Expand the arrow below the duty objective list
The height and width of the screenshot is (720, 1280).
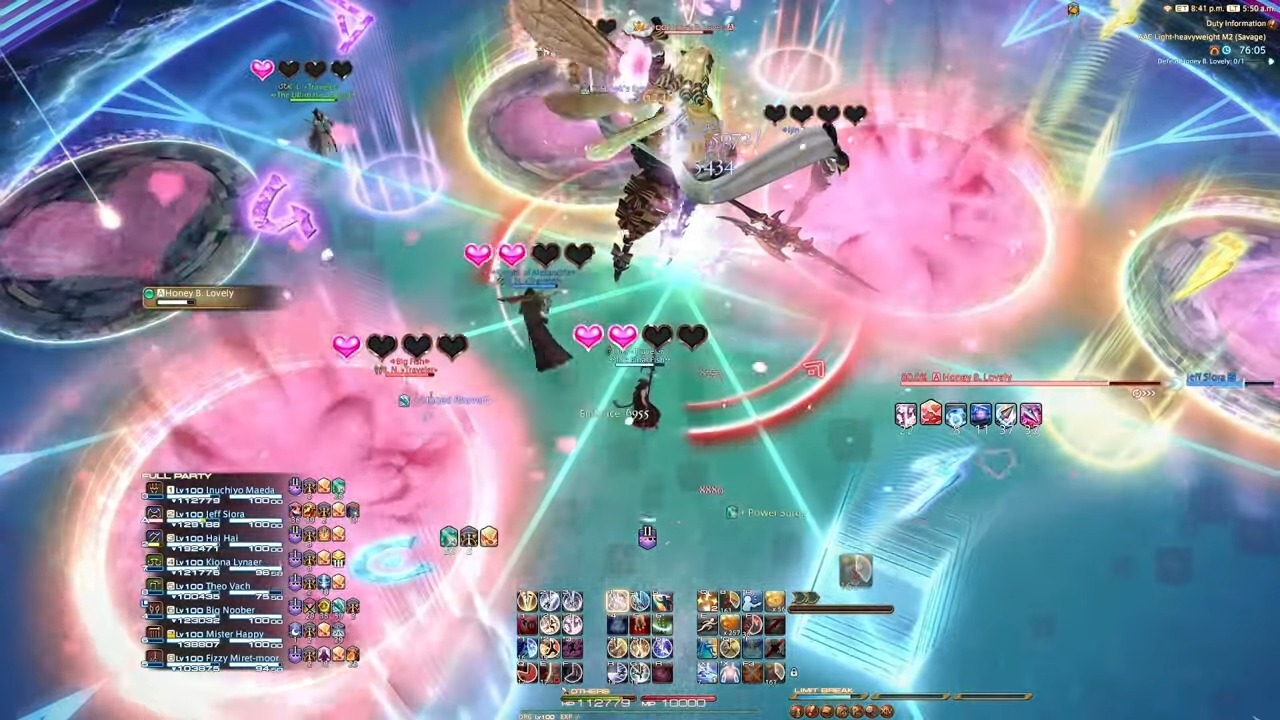pos(1271,61)
